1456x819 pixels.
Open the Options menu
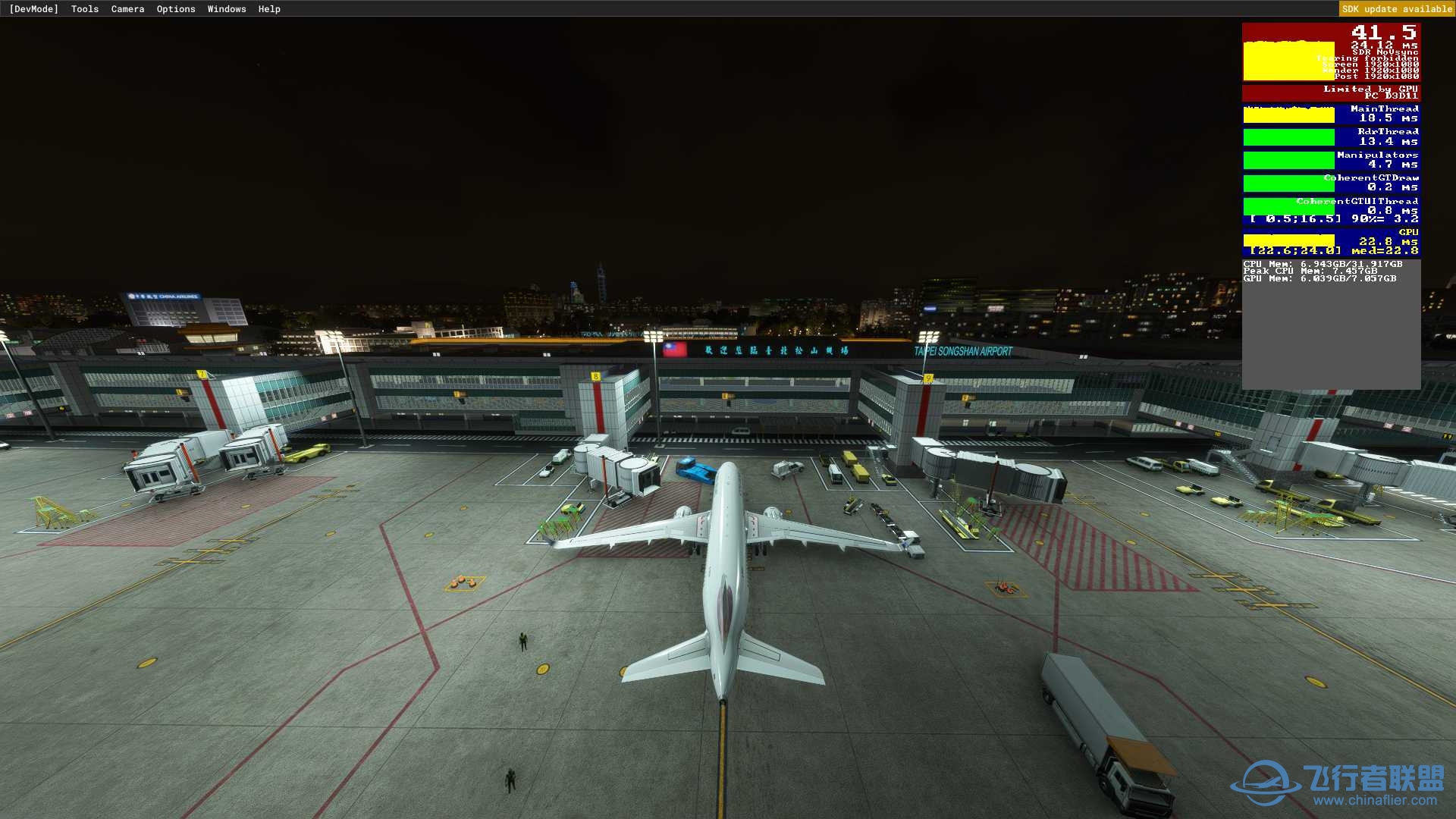coord(176,9)
